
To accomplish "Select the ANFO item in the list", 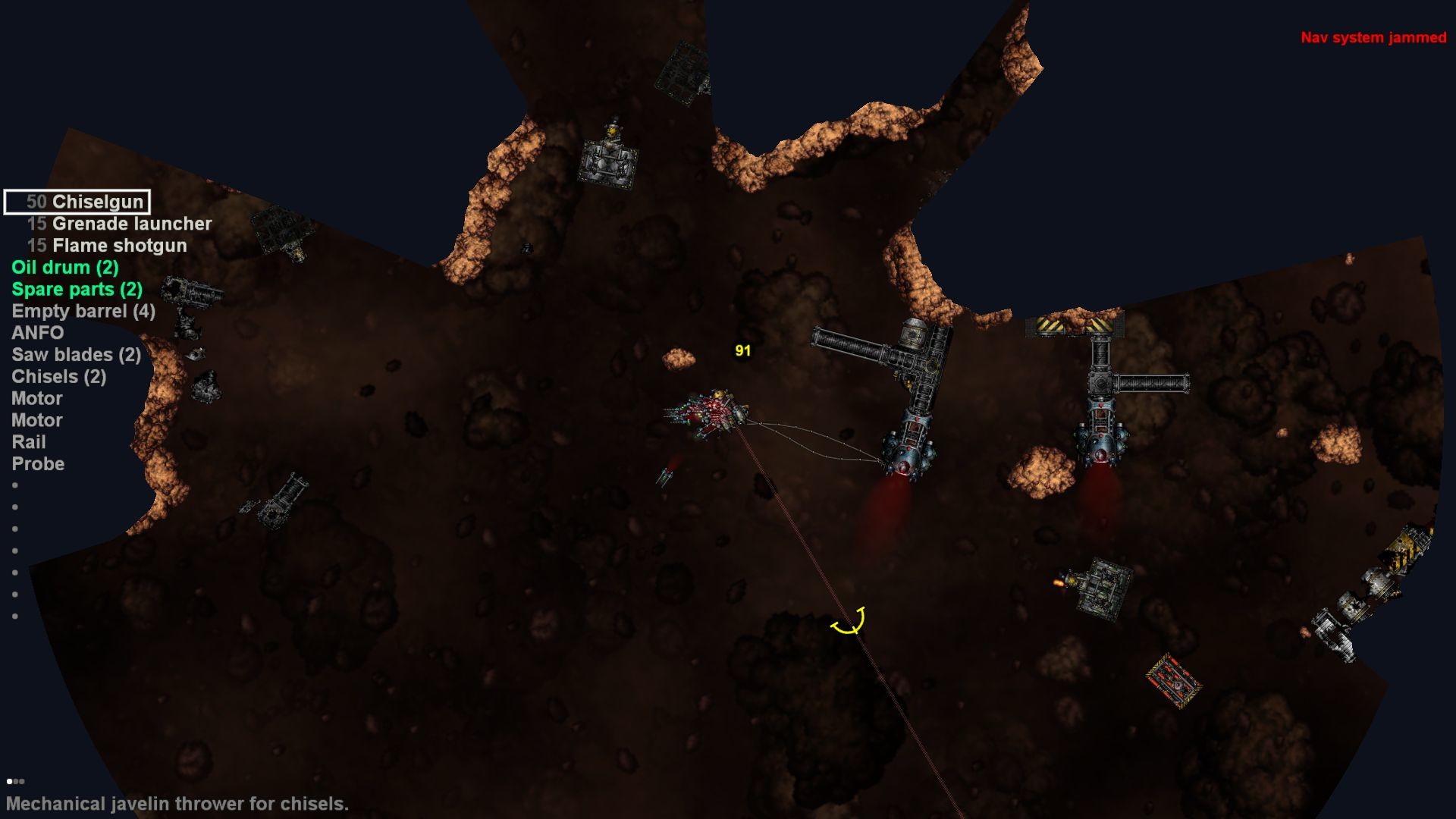I will pyautogui.click(x=36, y=332).
